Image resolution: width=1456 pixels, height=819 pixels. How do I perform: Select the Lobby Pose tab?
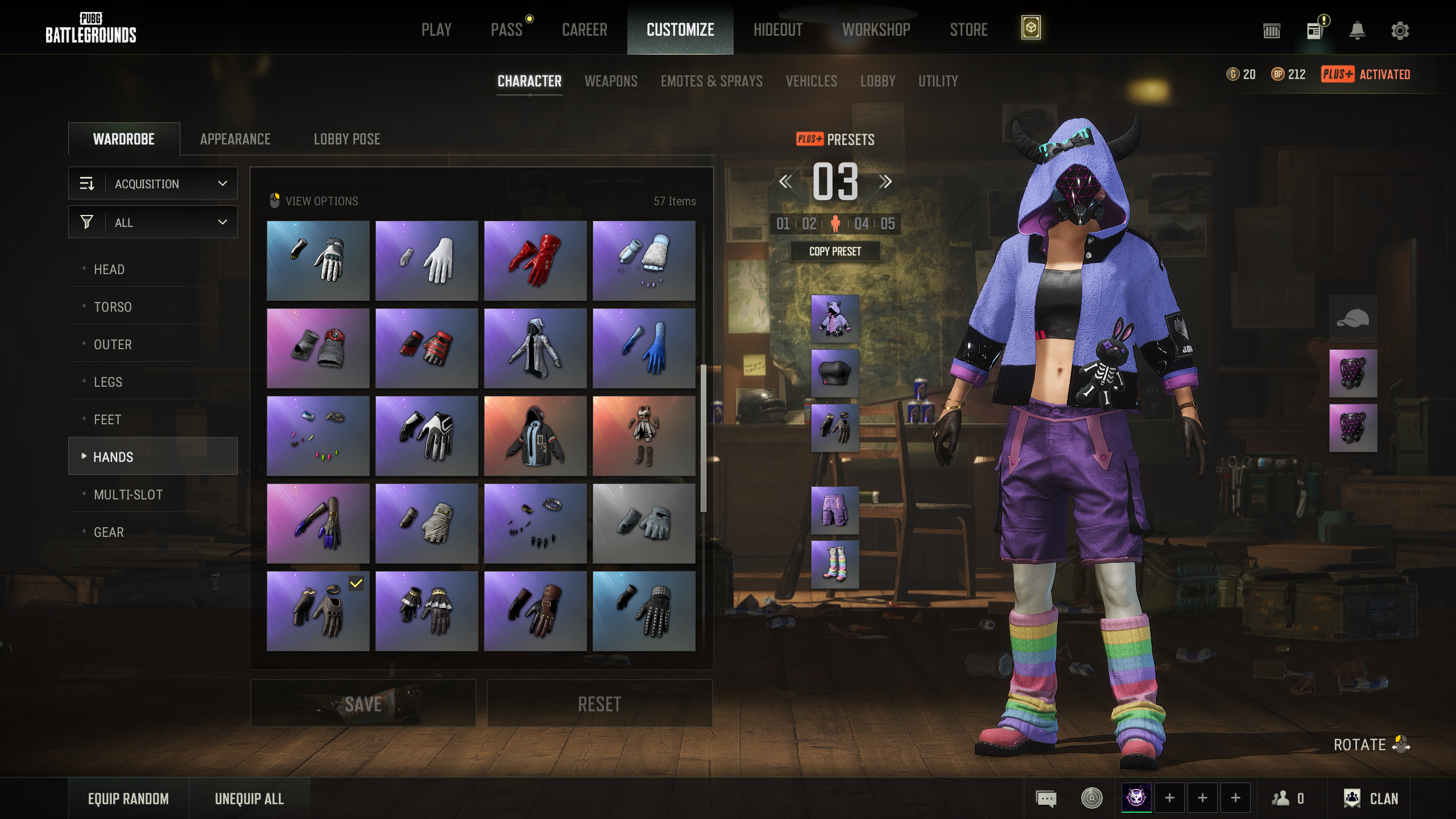(x=347, y=139)
